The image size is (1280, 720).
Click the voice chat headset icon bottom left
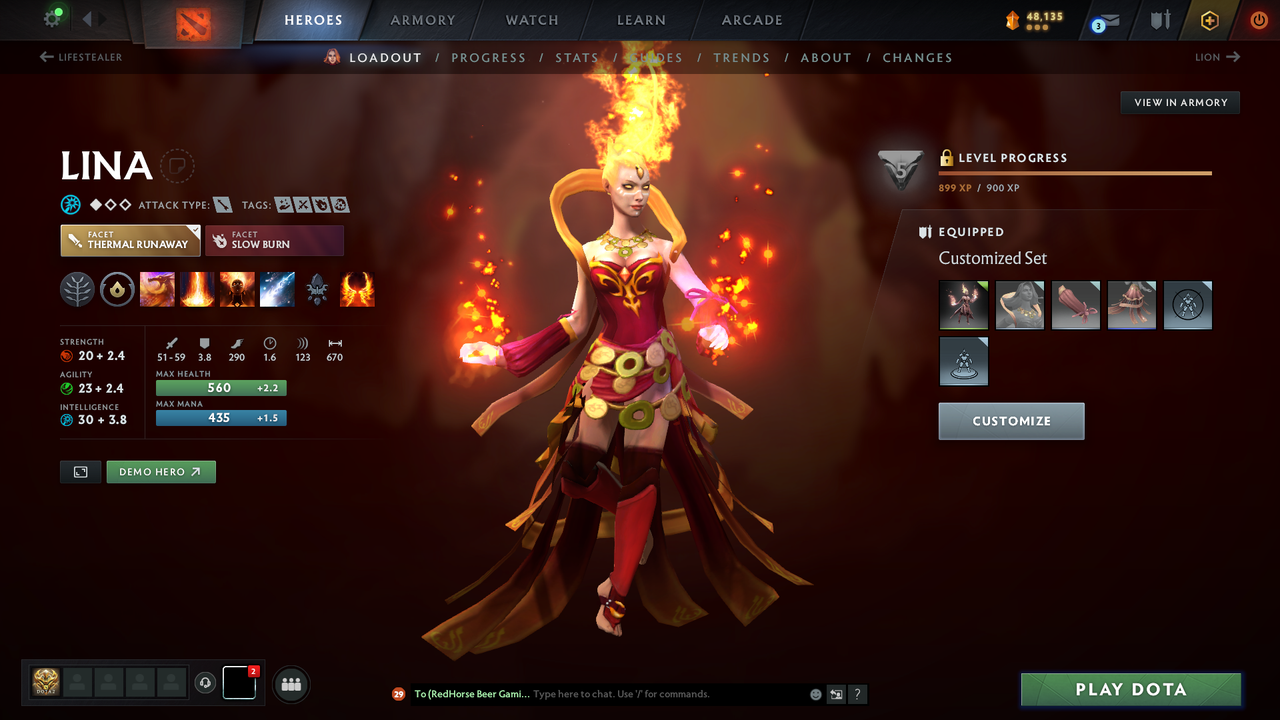click(207, 683)
